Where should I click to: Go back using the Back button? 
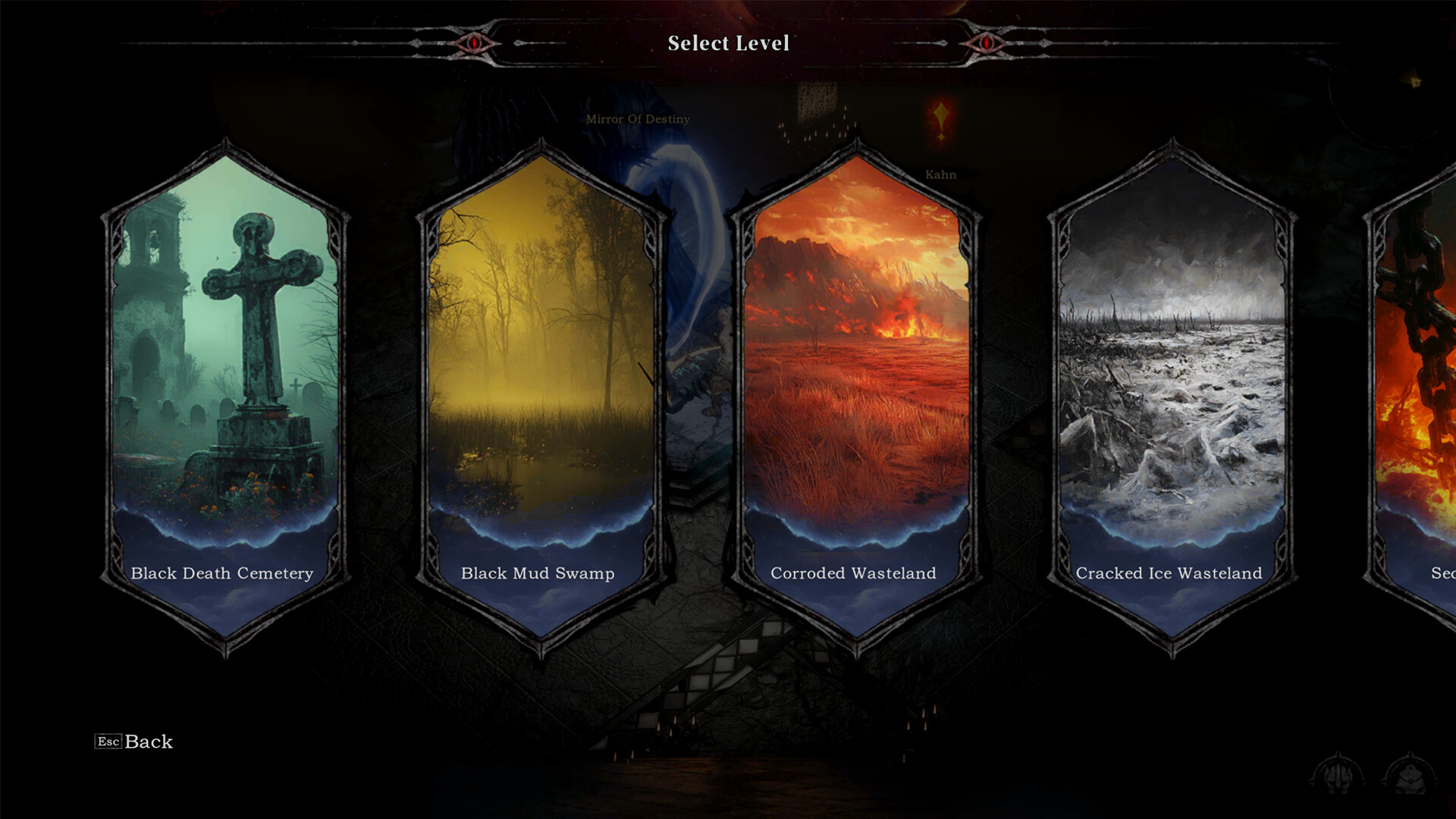point(135,742)
